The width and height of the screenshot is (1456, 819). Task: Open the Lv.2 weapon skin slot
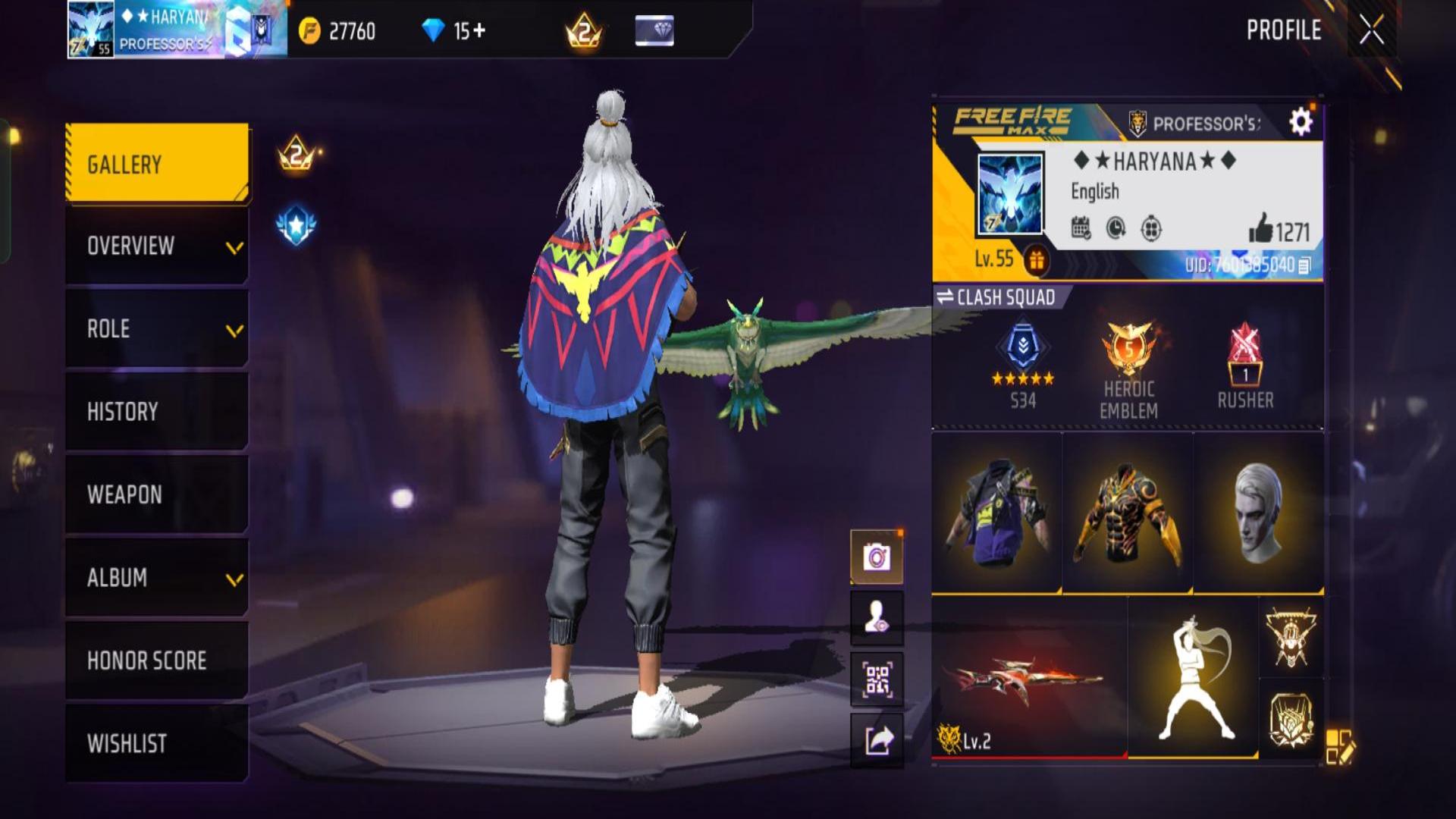(1029, 677)
